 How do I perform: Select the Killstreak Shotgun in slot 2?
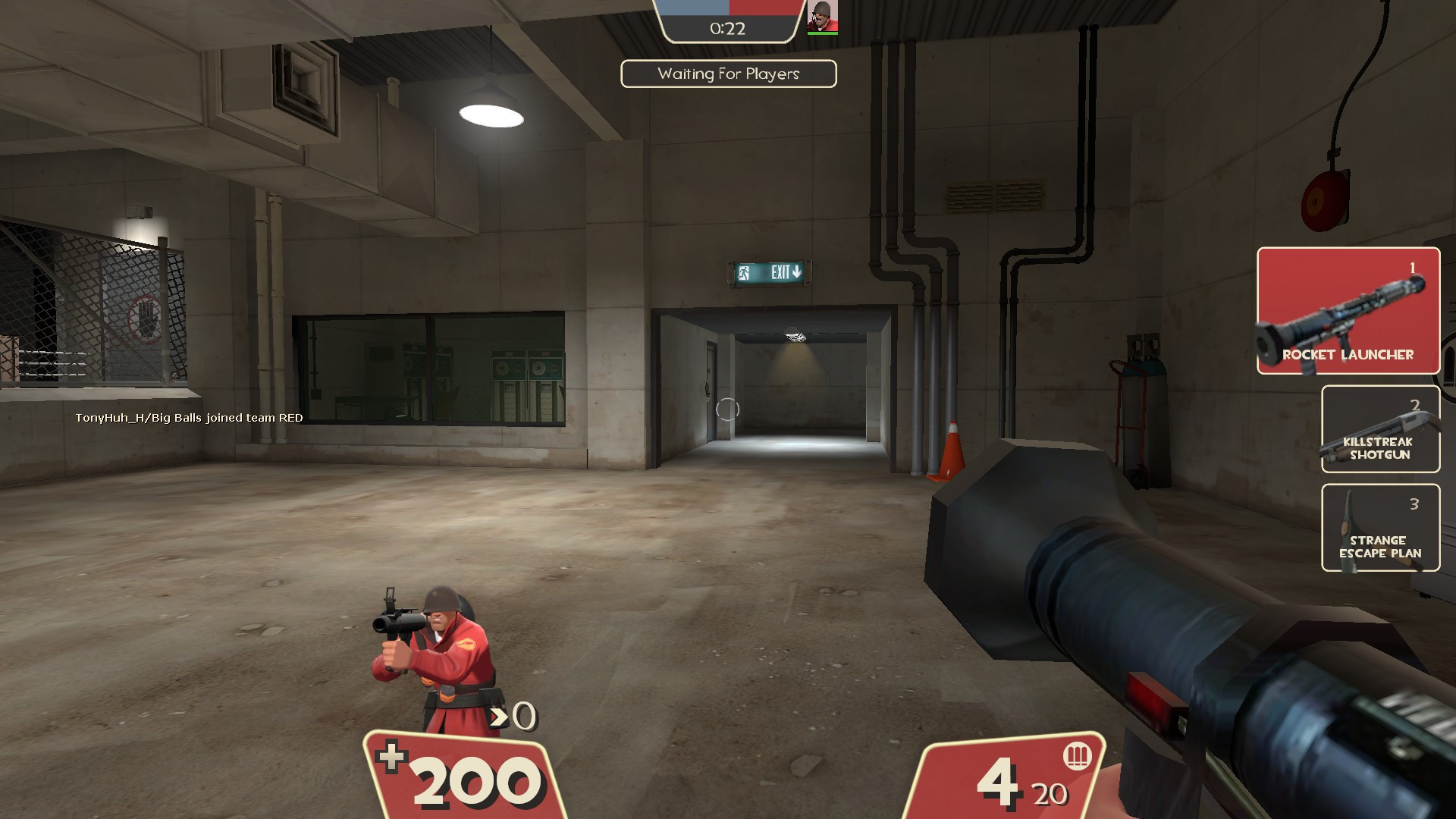pyautogui.click(x=1380, y=428)
